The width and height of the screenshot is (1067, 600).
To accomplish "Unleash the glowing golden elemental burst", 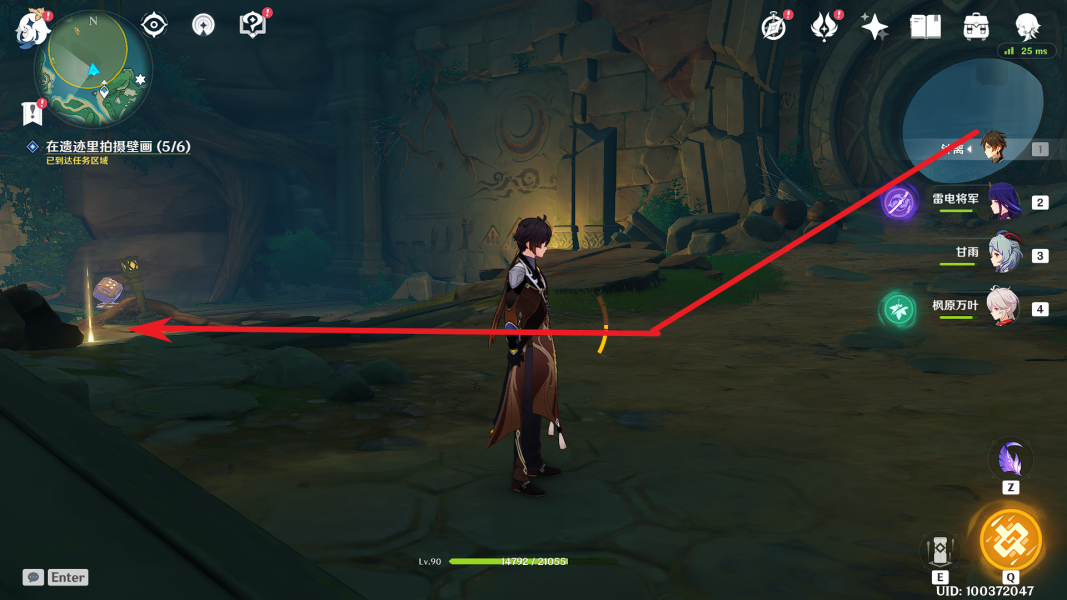I will point(1010,540).
